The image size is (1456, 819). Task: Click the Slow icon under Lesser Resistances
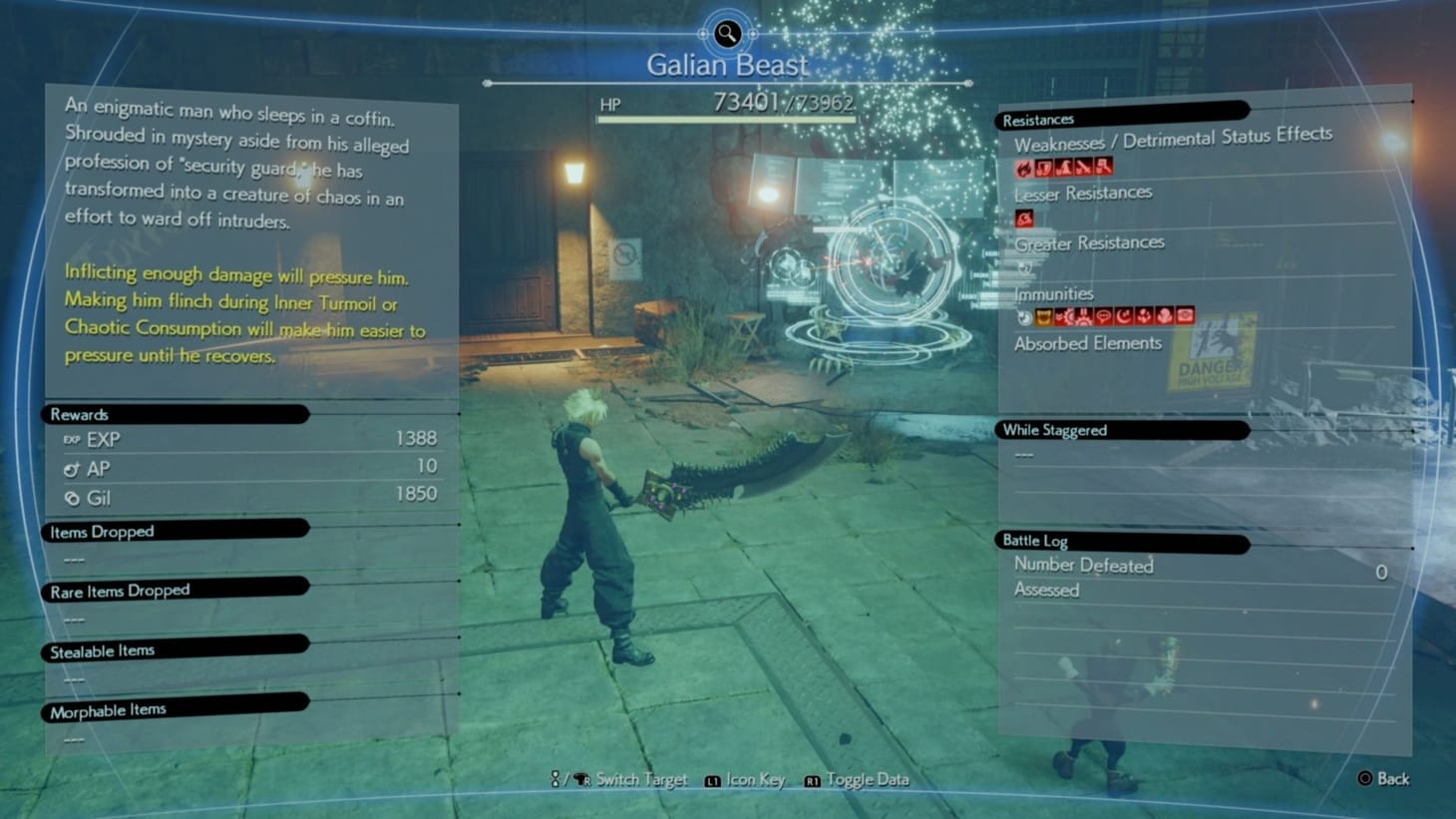[1024, 218]
